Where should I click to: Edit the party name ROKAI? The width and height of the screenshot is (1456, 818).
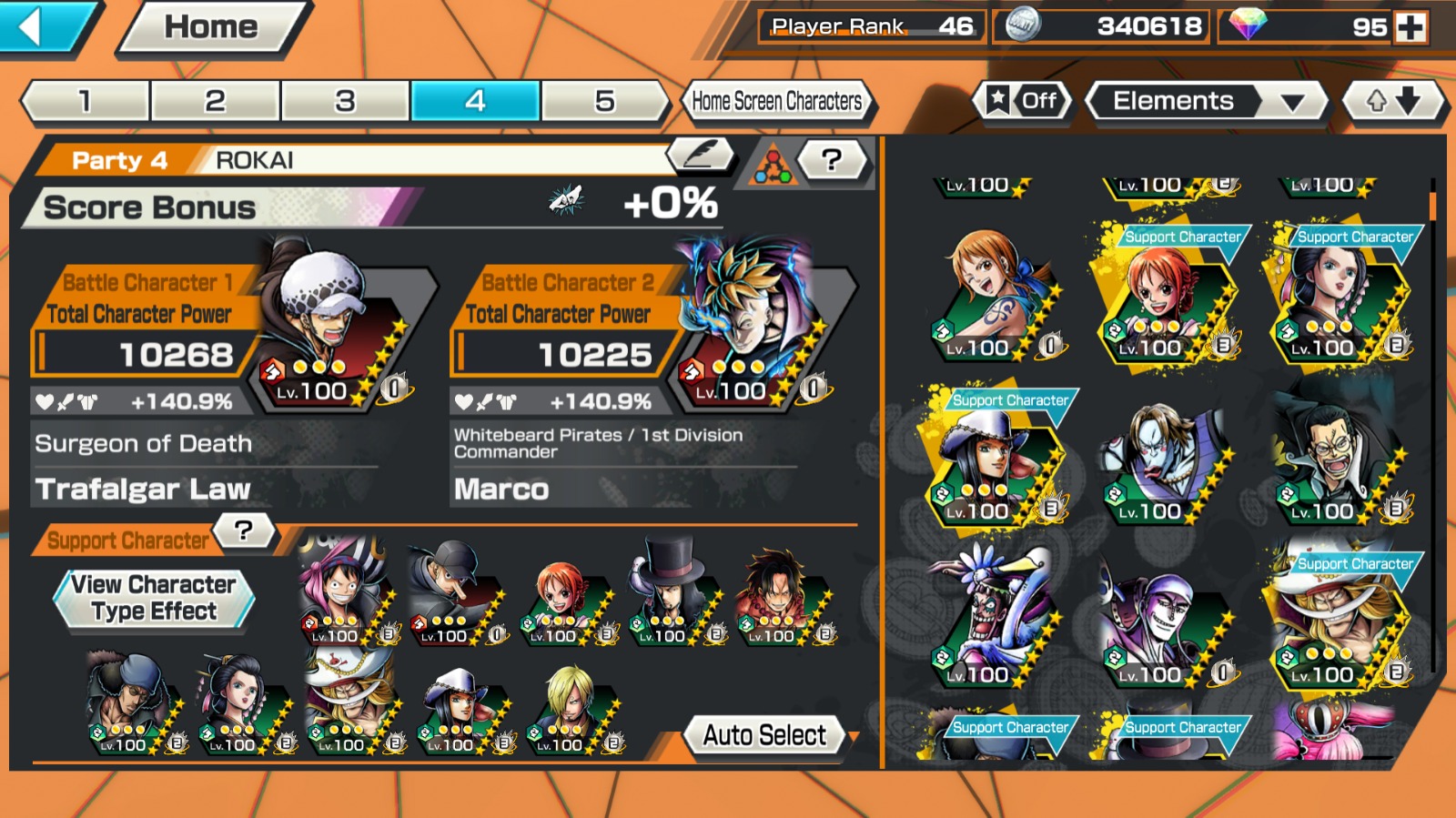tap(700, 157)
